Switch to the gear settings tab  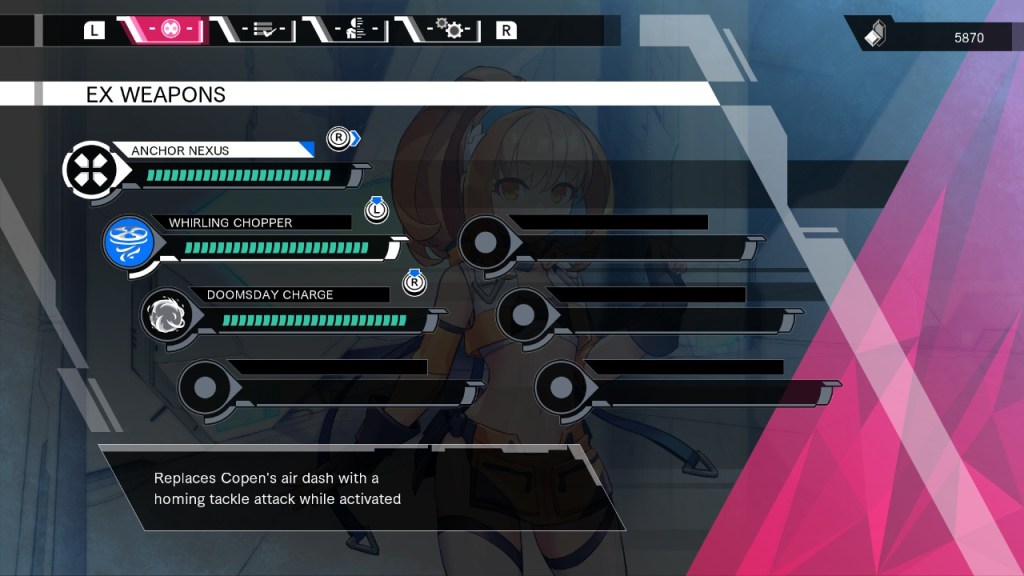click(x=448, y=30)
